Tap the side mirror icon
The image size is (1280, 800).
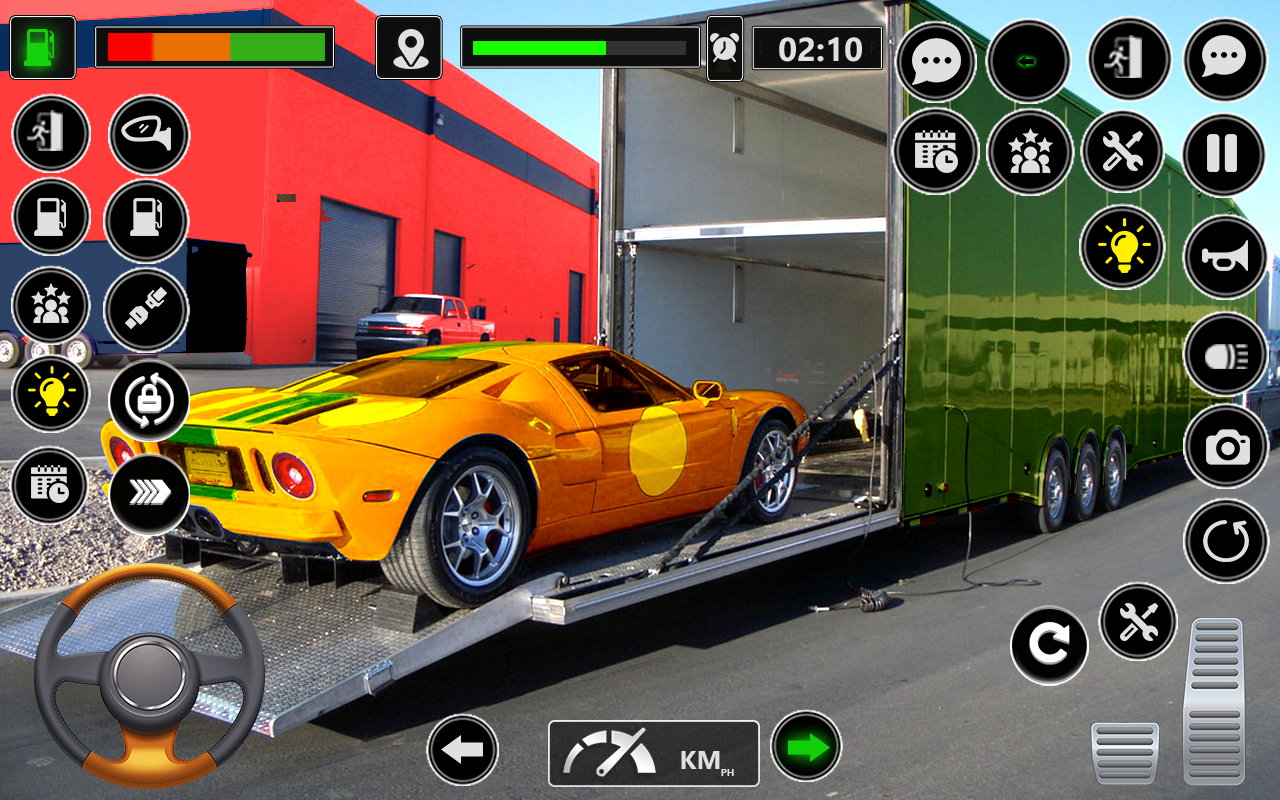(148, 134)
